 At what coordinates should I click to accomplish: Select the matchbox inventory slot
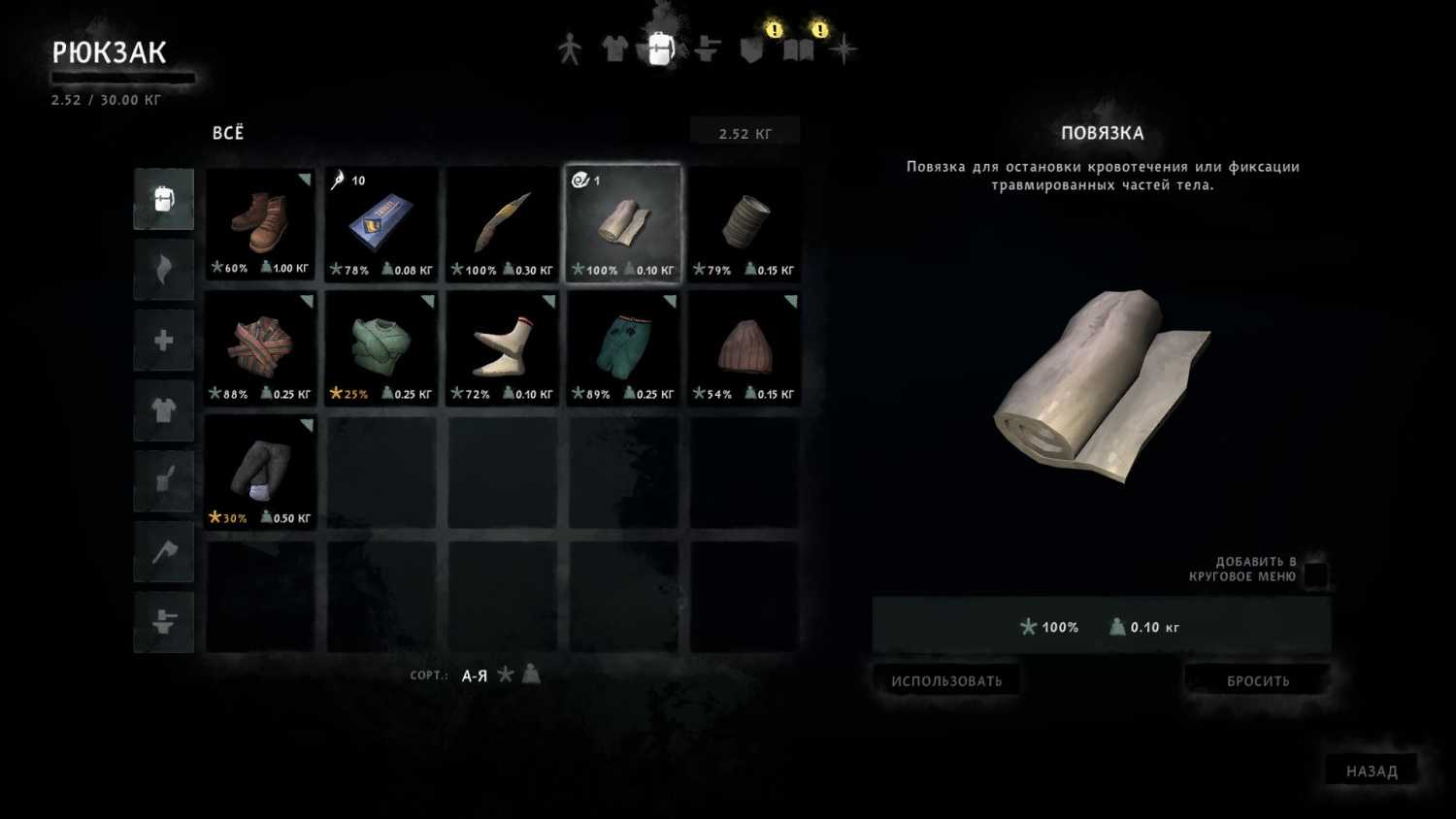(x=381, y=224)
